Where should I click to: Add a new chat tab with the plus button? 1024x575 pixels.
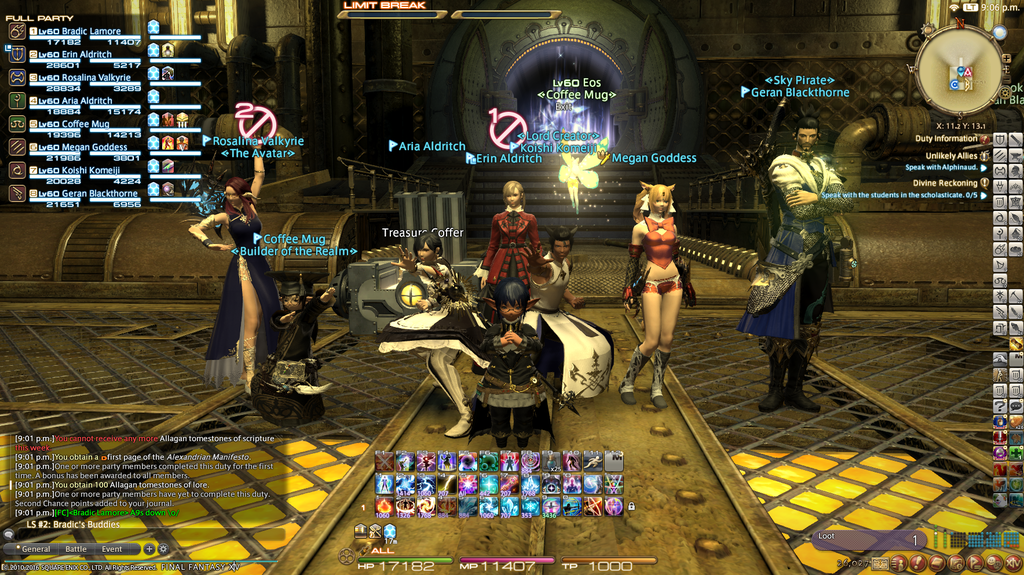coord(149,549)
